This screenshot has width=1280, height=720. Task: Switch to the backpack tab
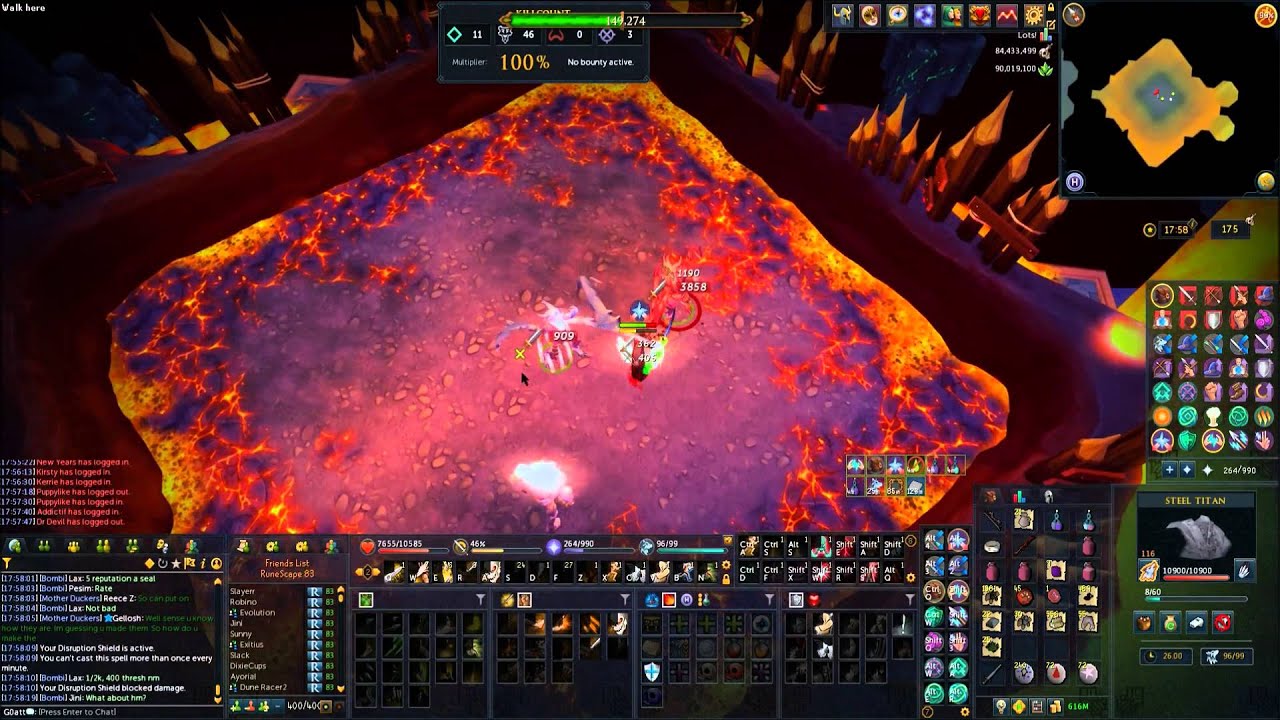[990, 496]
